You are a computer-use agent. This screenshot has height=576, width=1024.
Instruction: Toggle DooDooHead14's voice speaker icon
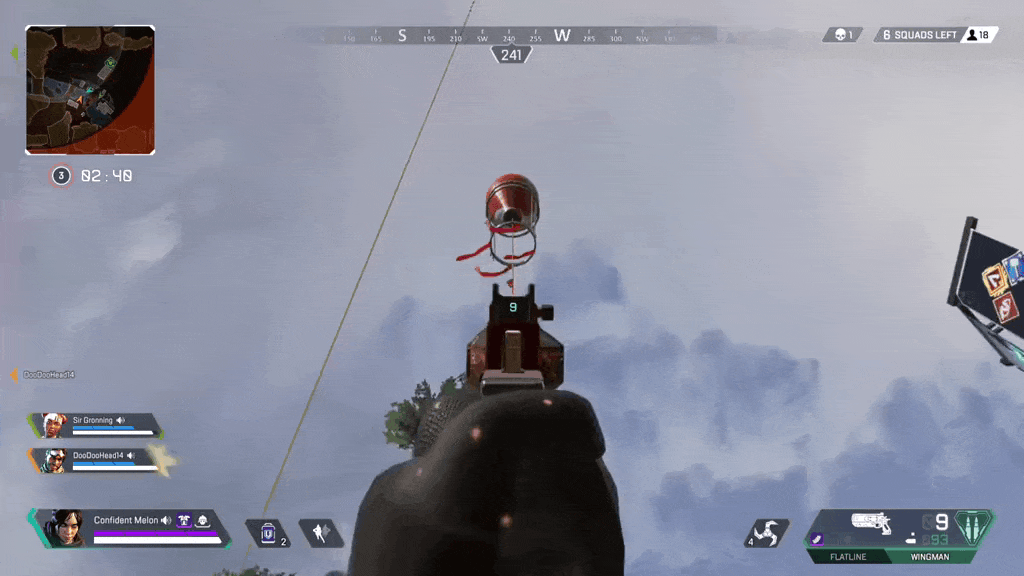[132, 455]
